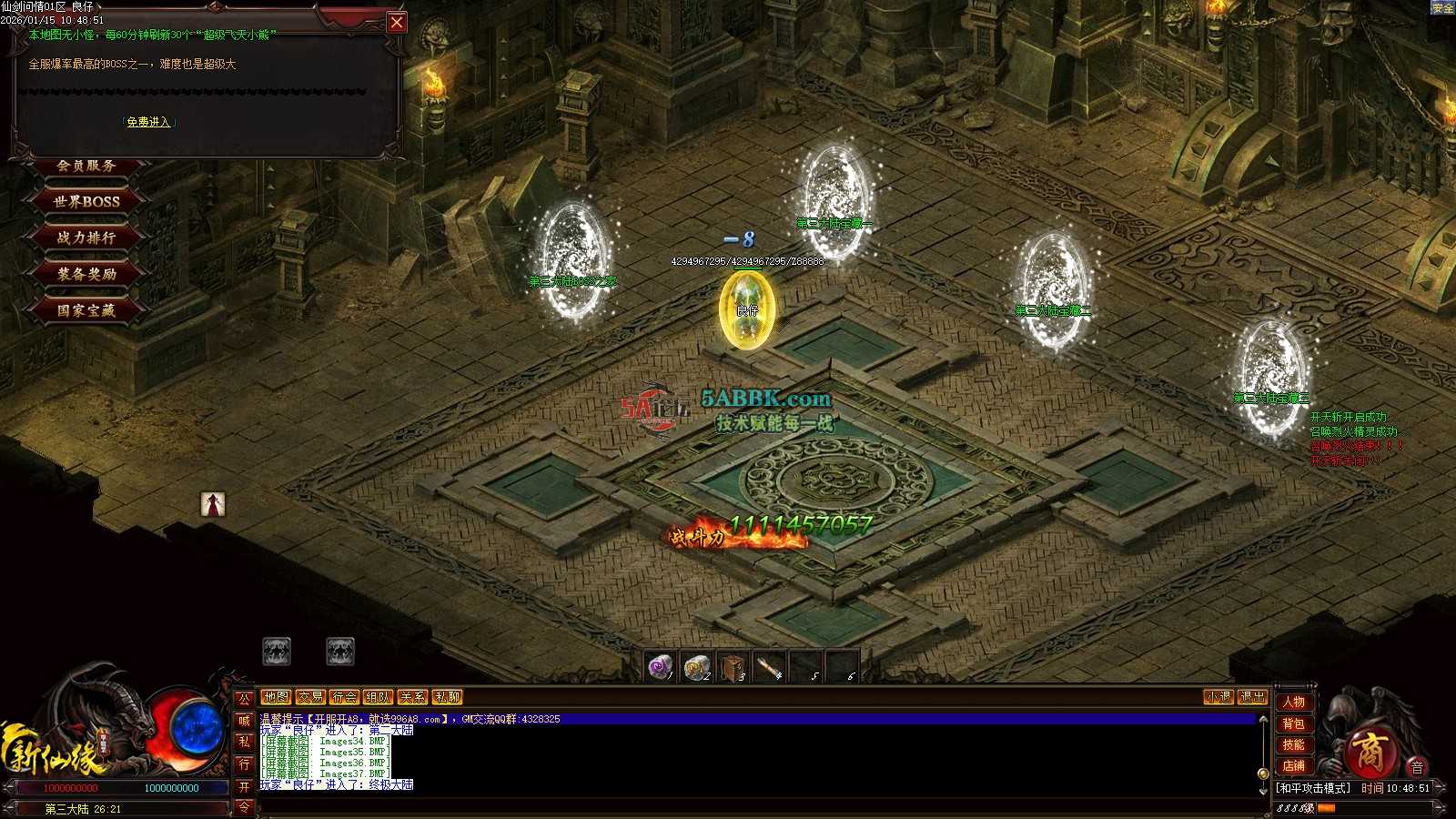Open the red 商 shop orb
The height and width of the screenshot is (819, 1456).
1370,751
